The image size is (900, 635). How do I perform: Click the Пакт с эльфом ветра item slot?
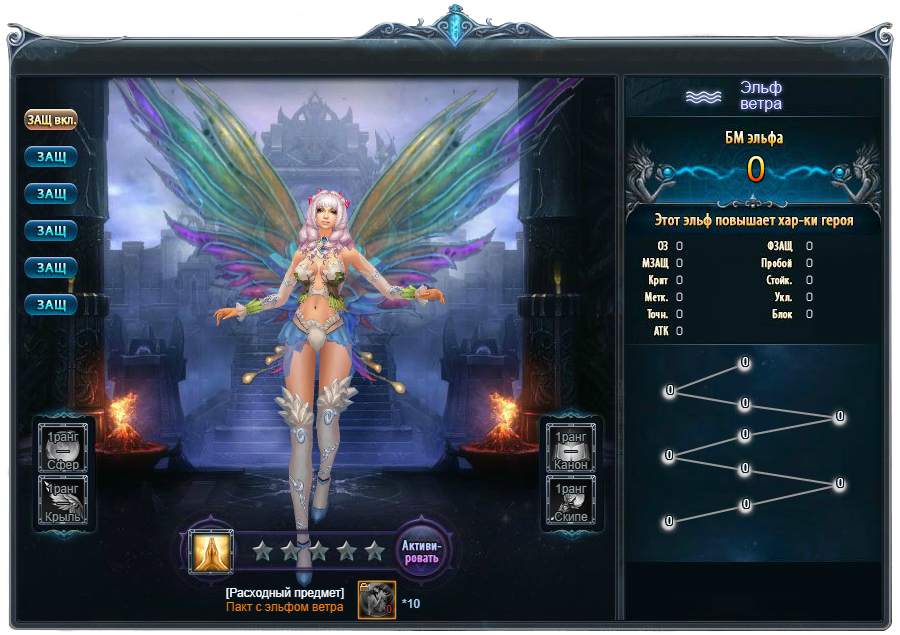pyautogui.click(x=377, y=600)
